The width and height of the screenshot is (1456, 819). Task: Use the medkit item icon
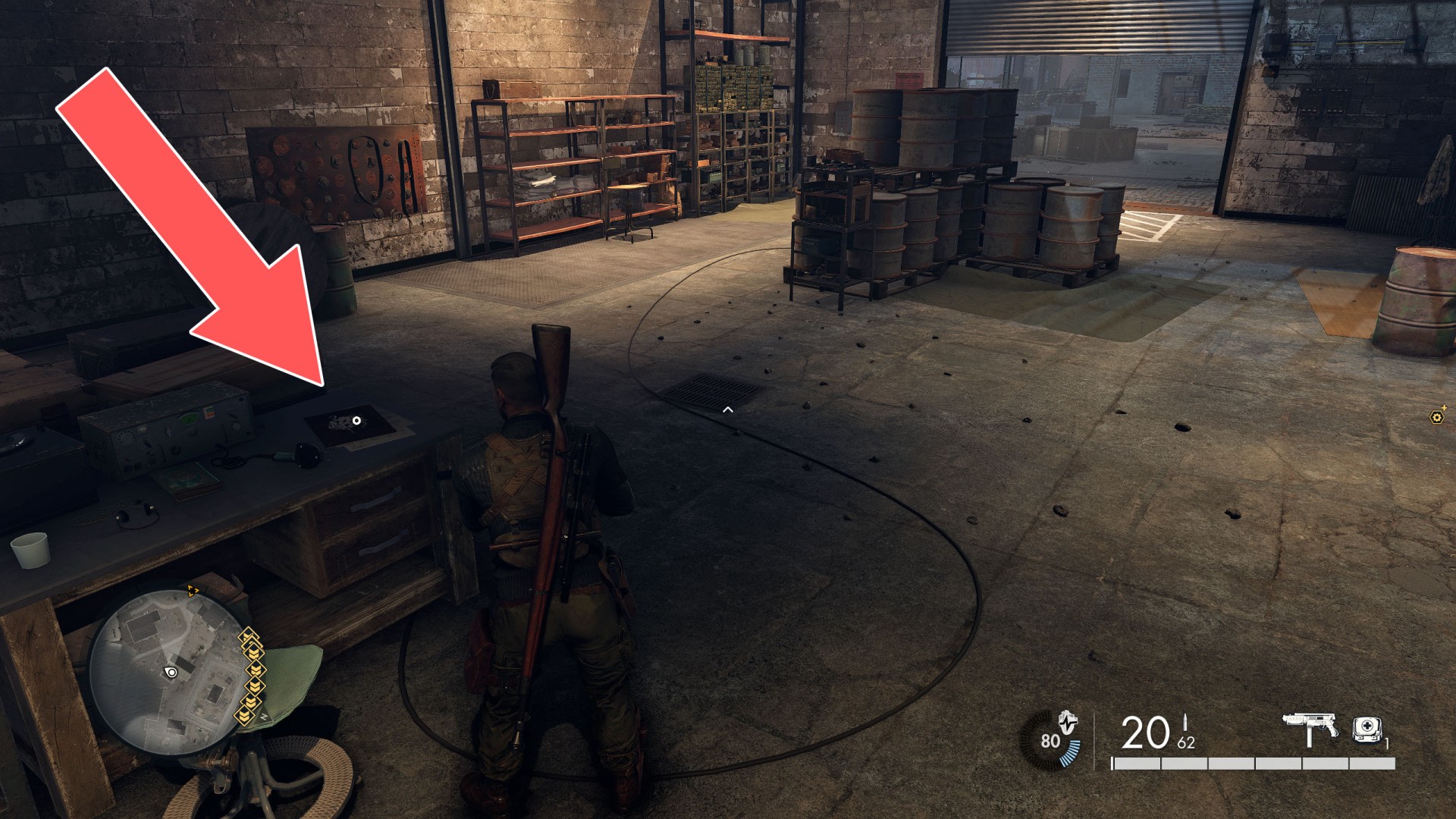tap(1367, 730)
